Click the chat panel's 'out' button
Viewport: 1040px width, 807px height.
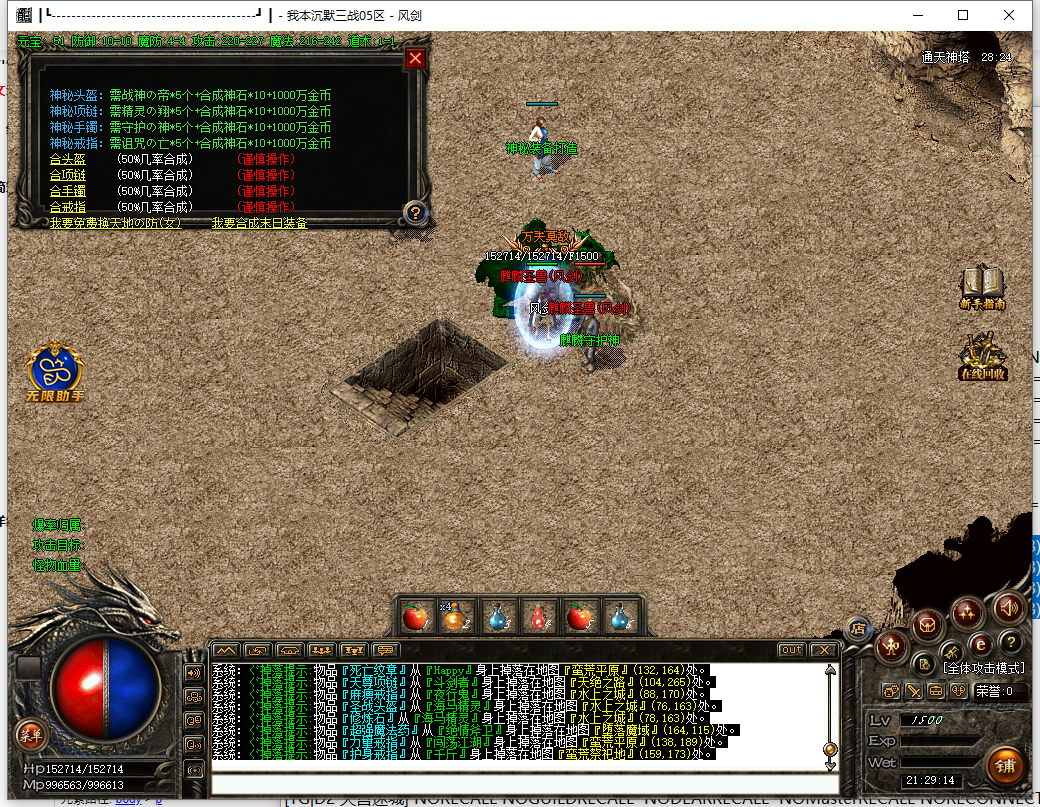[x=791, y=650]
